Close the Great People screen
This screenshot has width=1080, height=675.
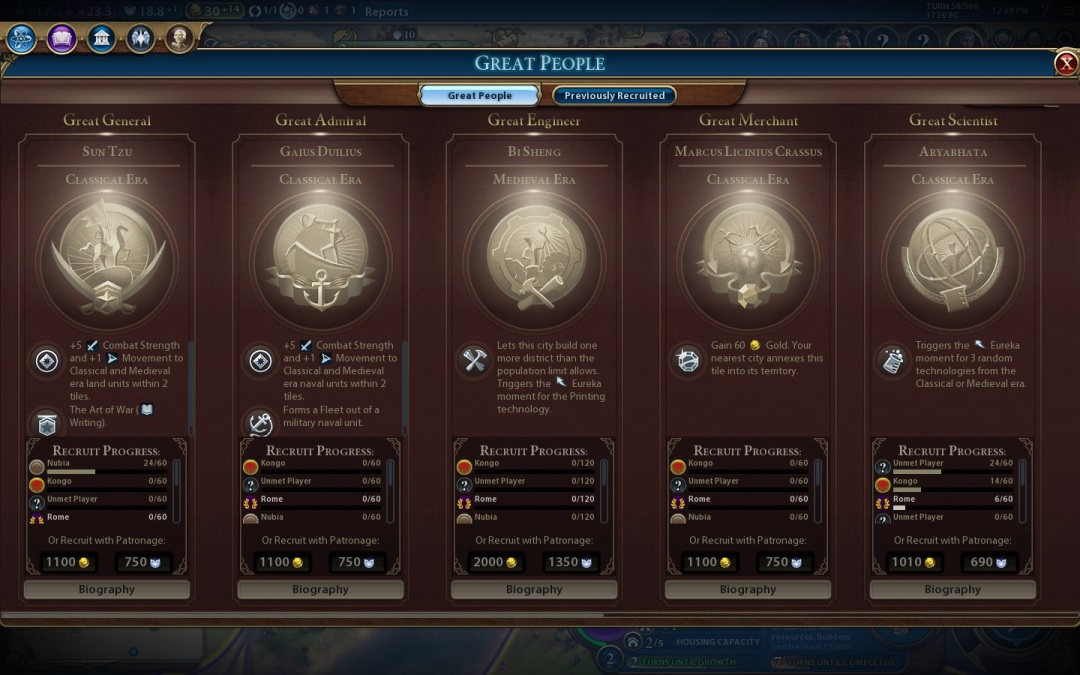coord(1066,64)
